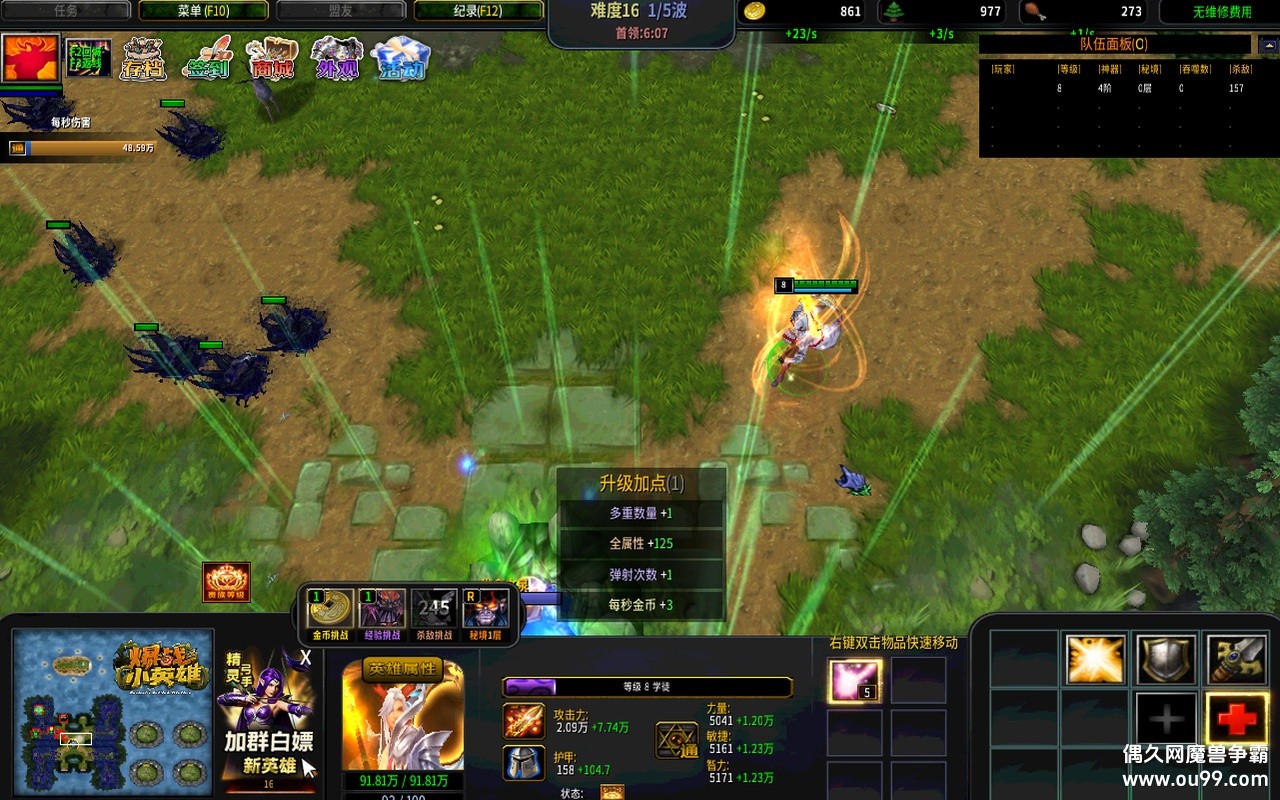Pick the 每秒金币 +3 upgrade option
Image resolution: width=1280 pixels, height=800 pixels.
(x=640, y=605)
